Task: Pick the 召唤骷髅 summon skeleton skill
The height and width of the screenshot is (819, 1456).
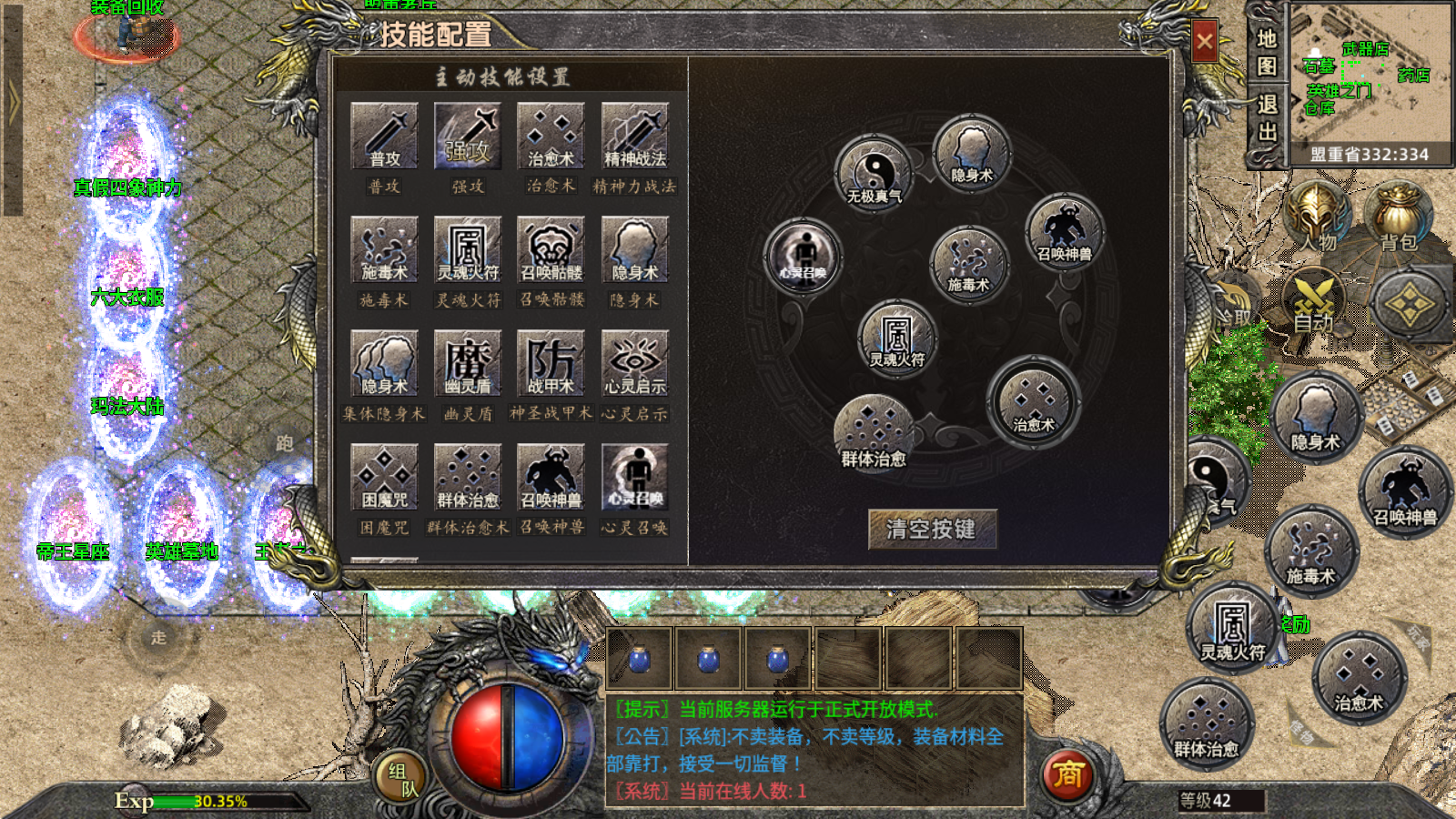Action: point(551,249)
